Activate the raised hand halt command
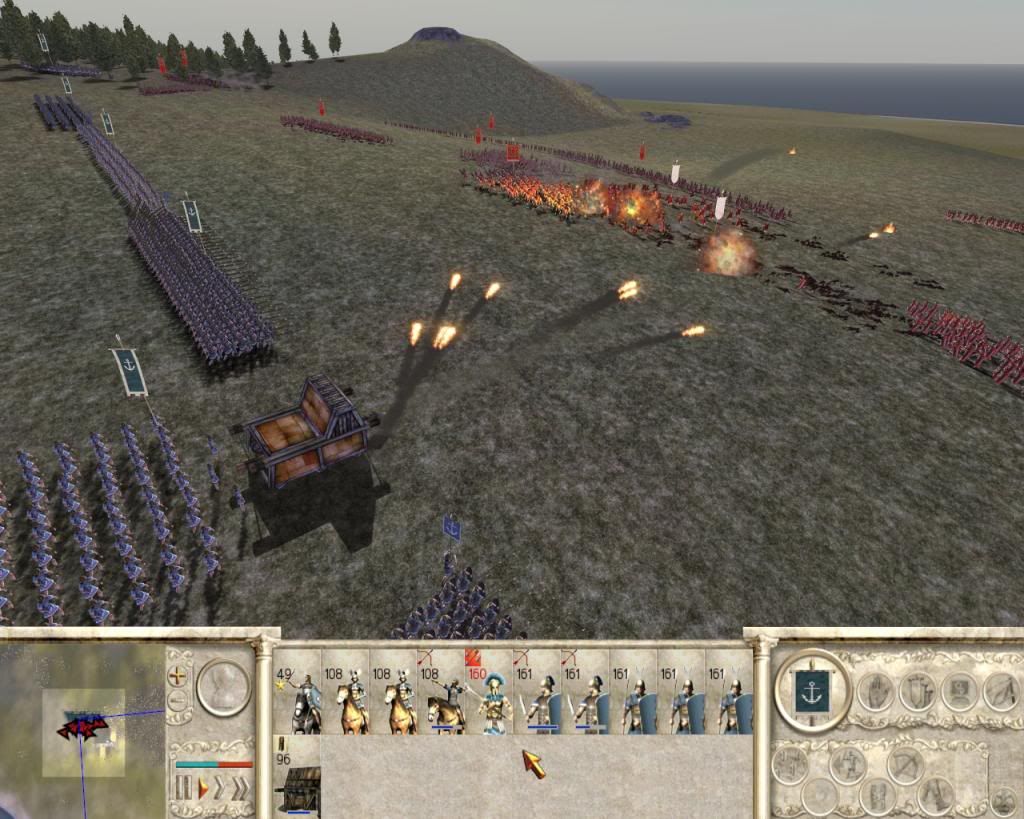Viewport: 1024px width, 819px height. [x=875, y=691]
